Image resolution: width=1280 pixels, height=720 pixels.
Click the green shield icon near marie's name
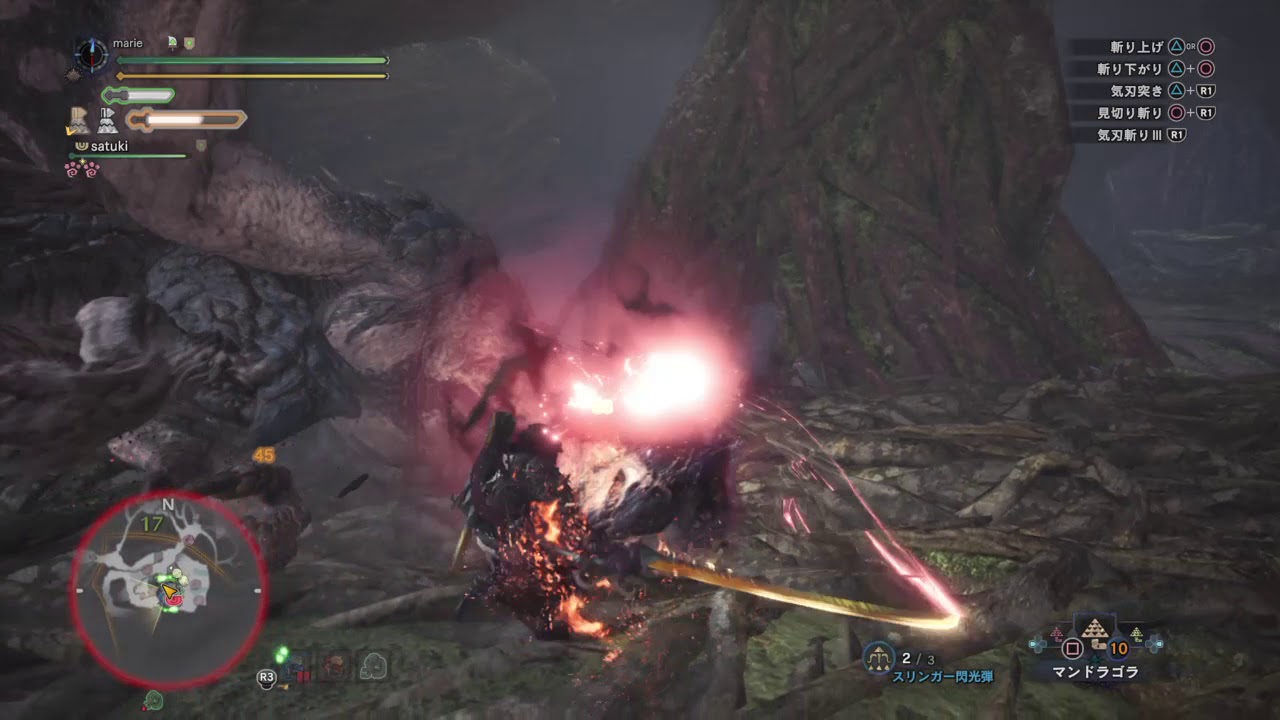pos(190,43)
